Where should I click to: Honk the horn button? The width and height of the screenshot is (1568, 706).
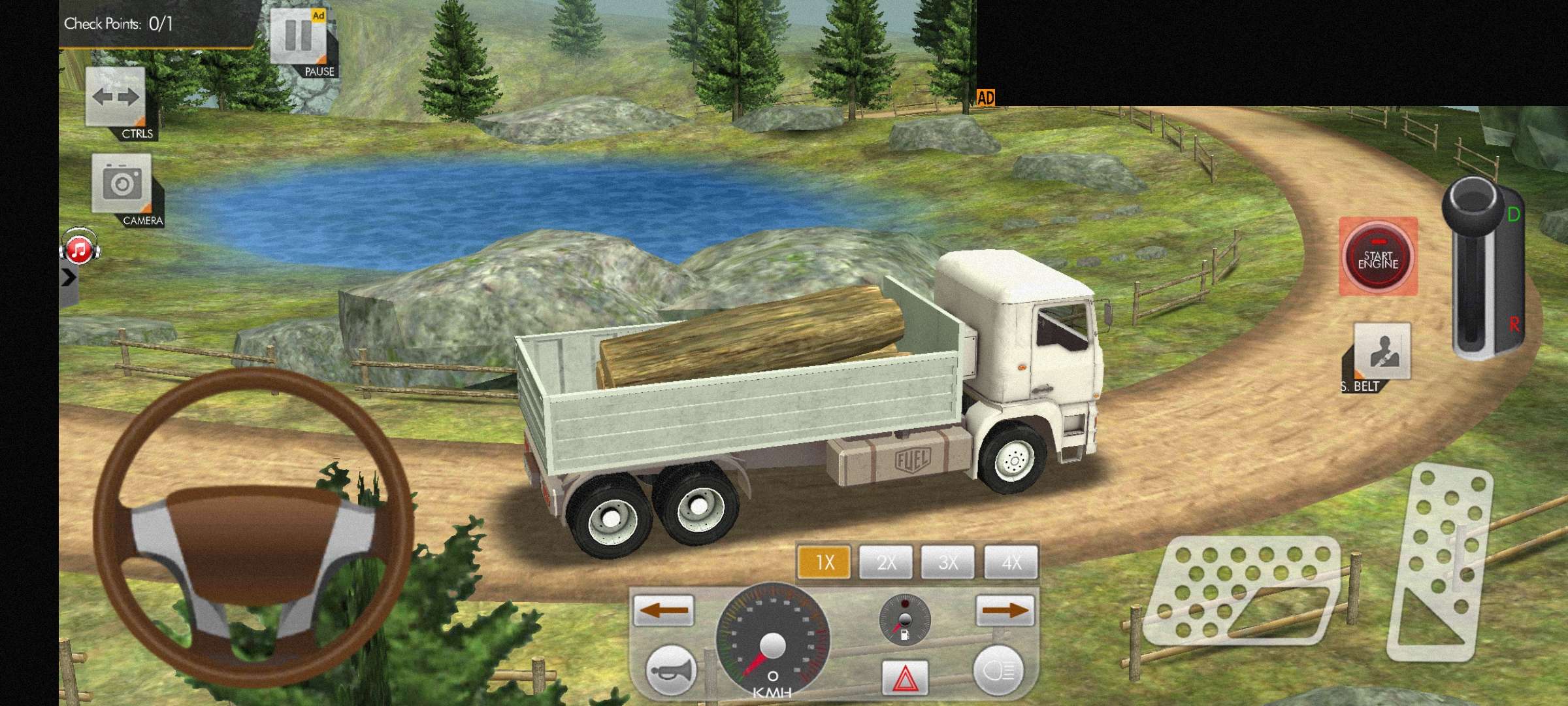[x=670, y=670]
